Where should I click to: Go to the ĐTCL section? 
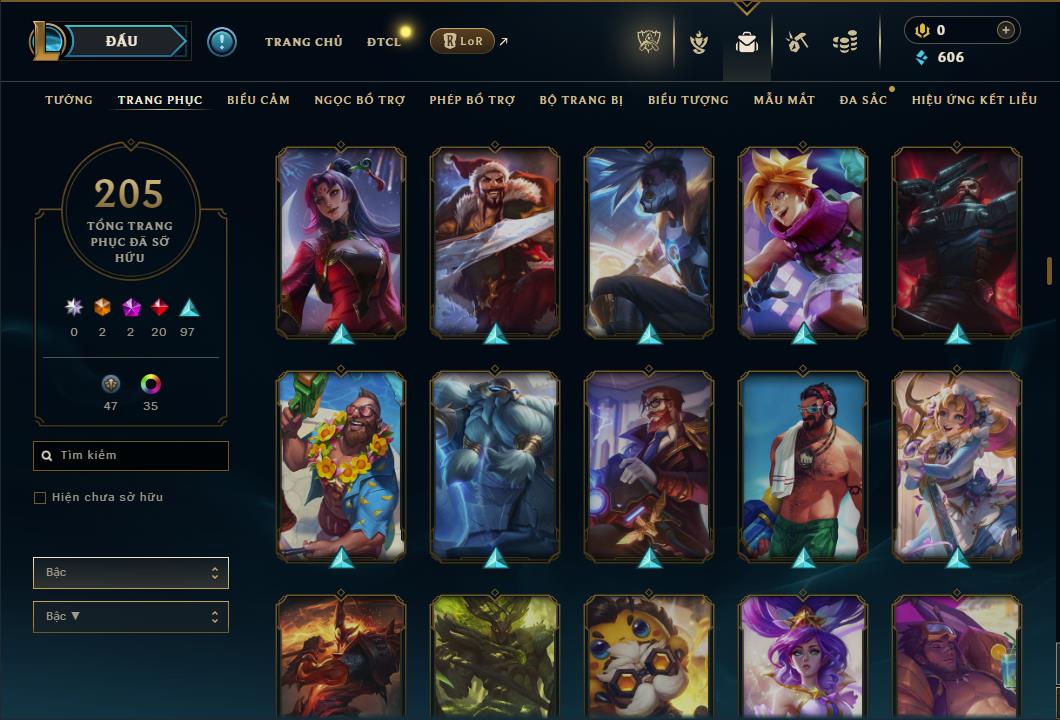pos(383,42)
